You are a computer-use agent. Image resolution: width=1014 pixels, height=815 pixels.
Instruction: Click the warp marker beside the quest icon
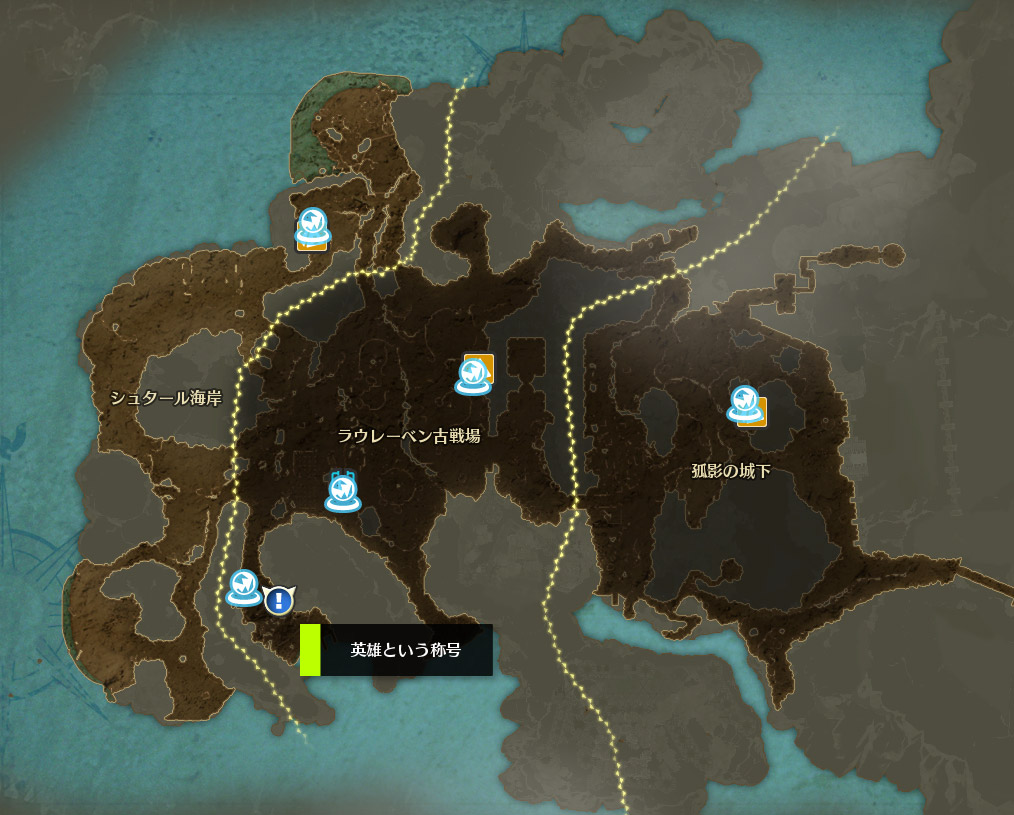[243, 588]
